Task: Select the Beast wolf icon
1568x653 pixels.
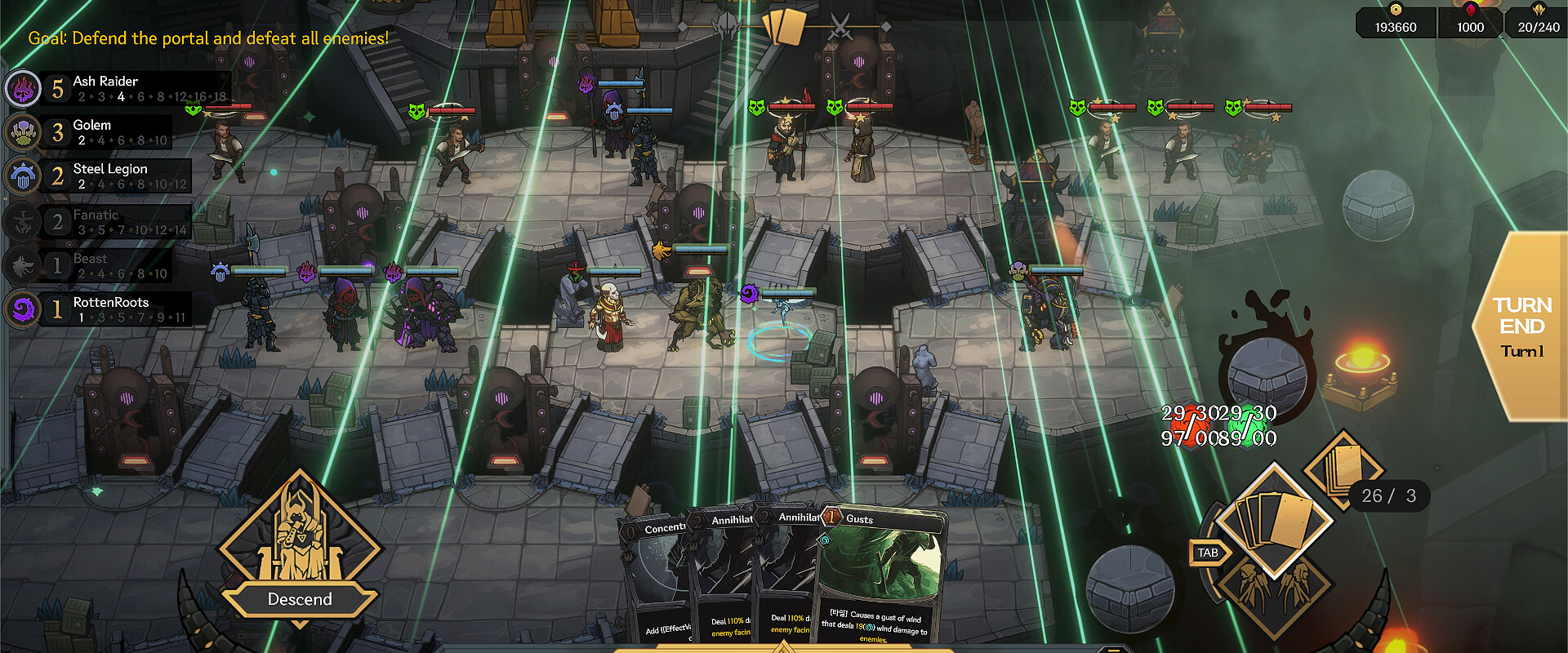Action: point(24,264)
